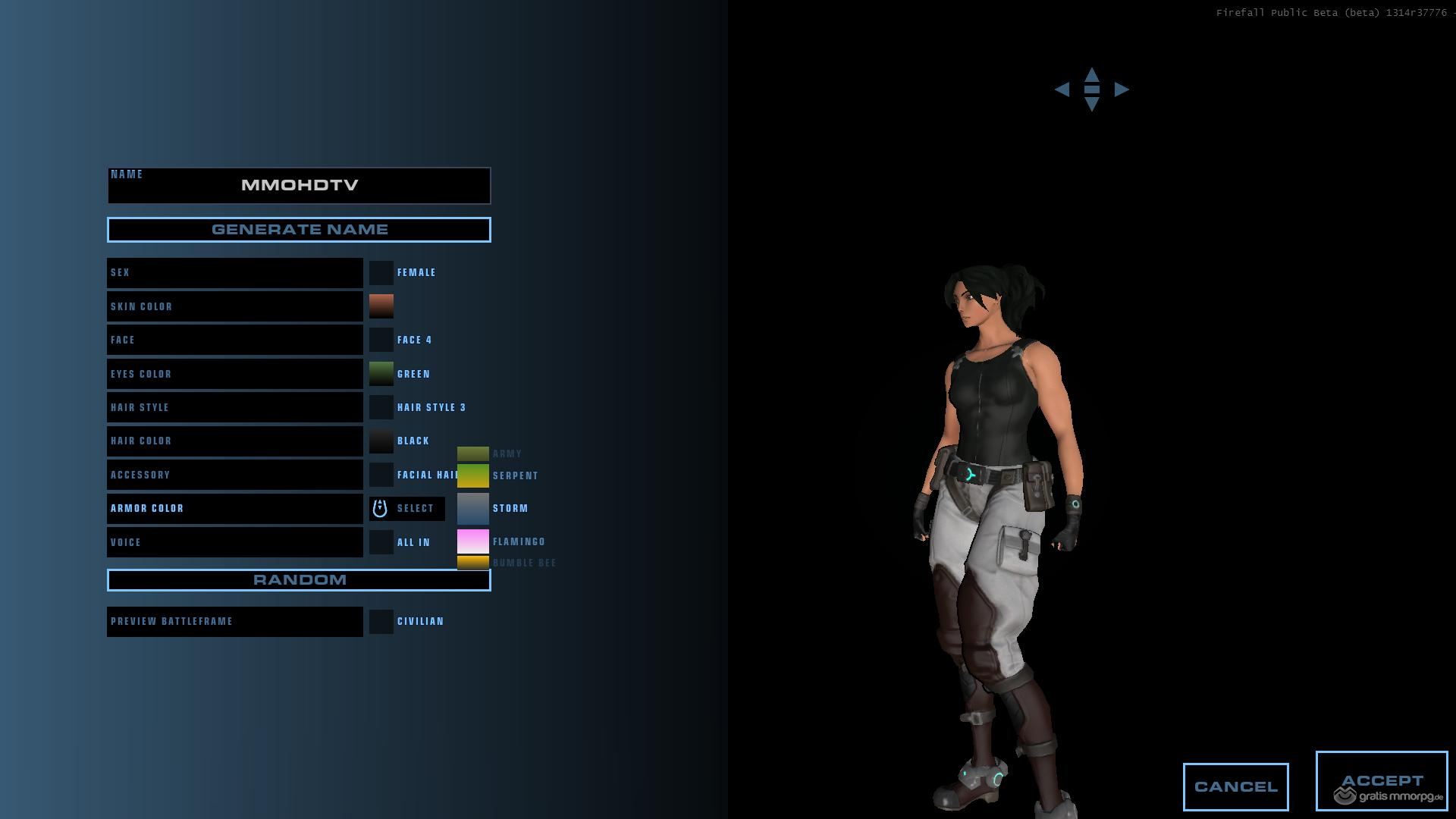Select the green eyes color option
The width and height of the screenshot is (1456, 819).
pos(381,374)
